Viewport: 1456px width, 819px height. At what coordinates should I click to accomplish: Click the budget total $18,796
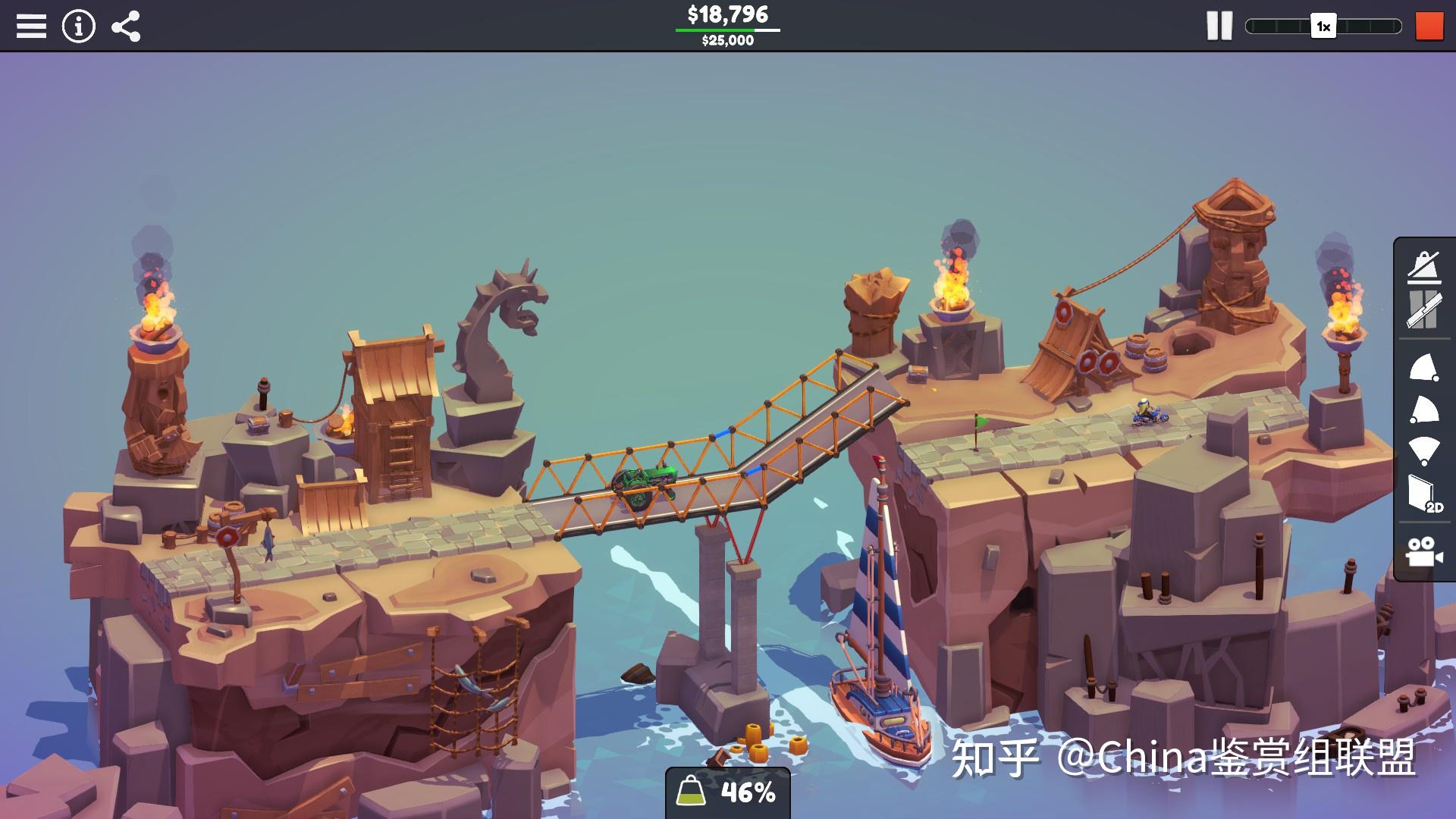(x=727, y=13)
